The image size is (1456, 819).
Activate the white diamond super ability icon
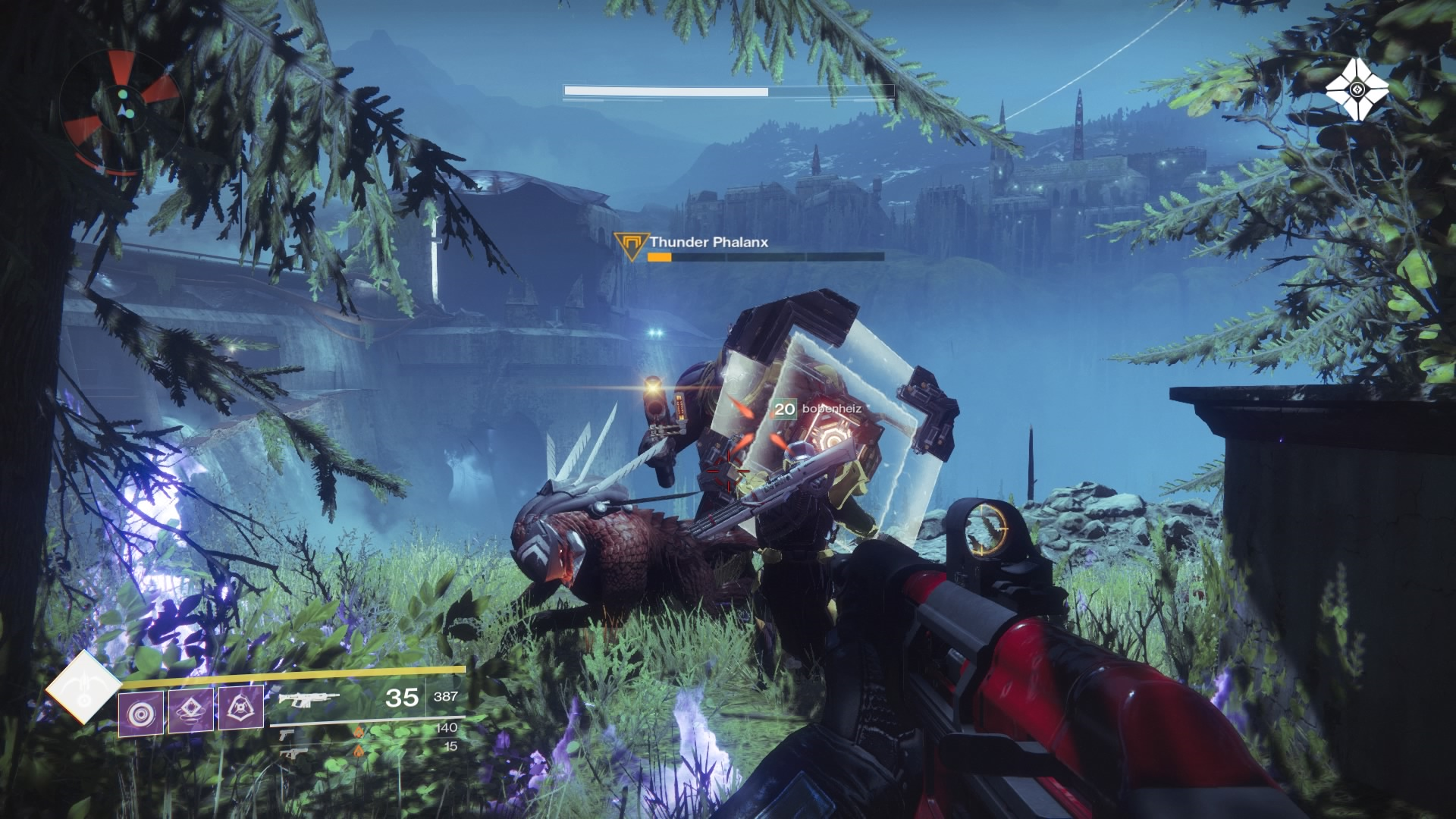(x=83, y=688)
